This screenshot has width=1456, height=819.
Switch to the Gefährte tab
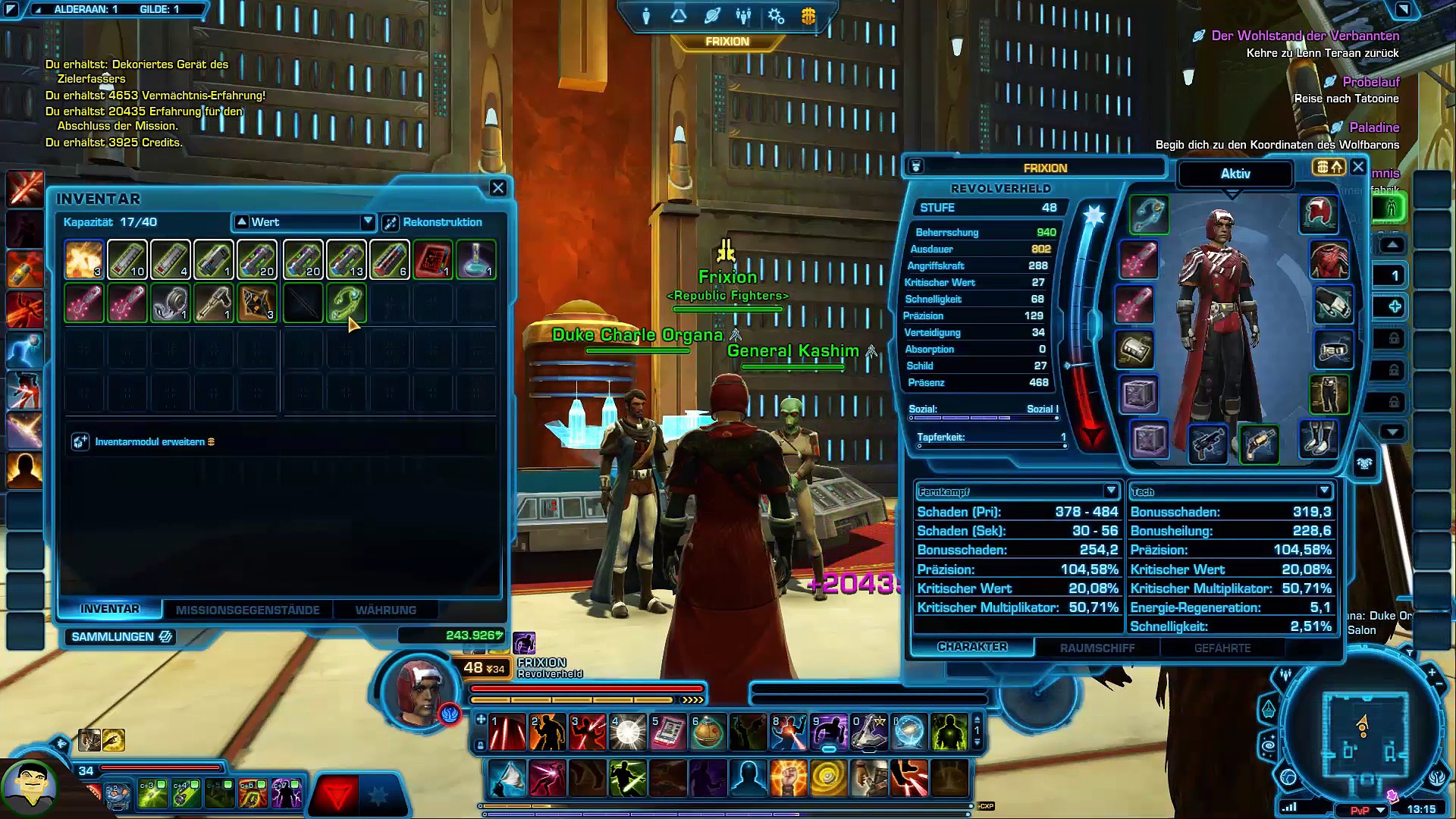(1222, 648)
